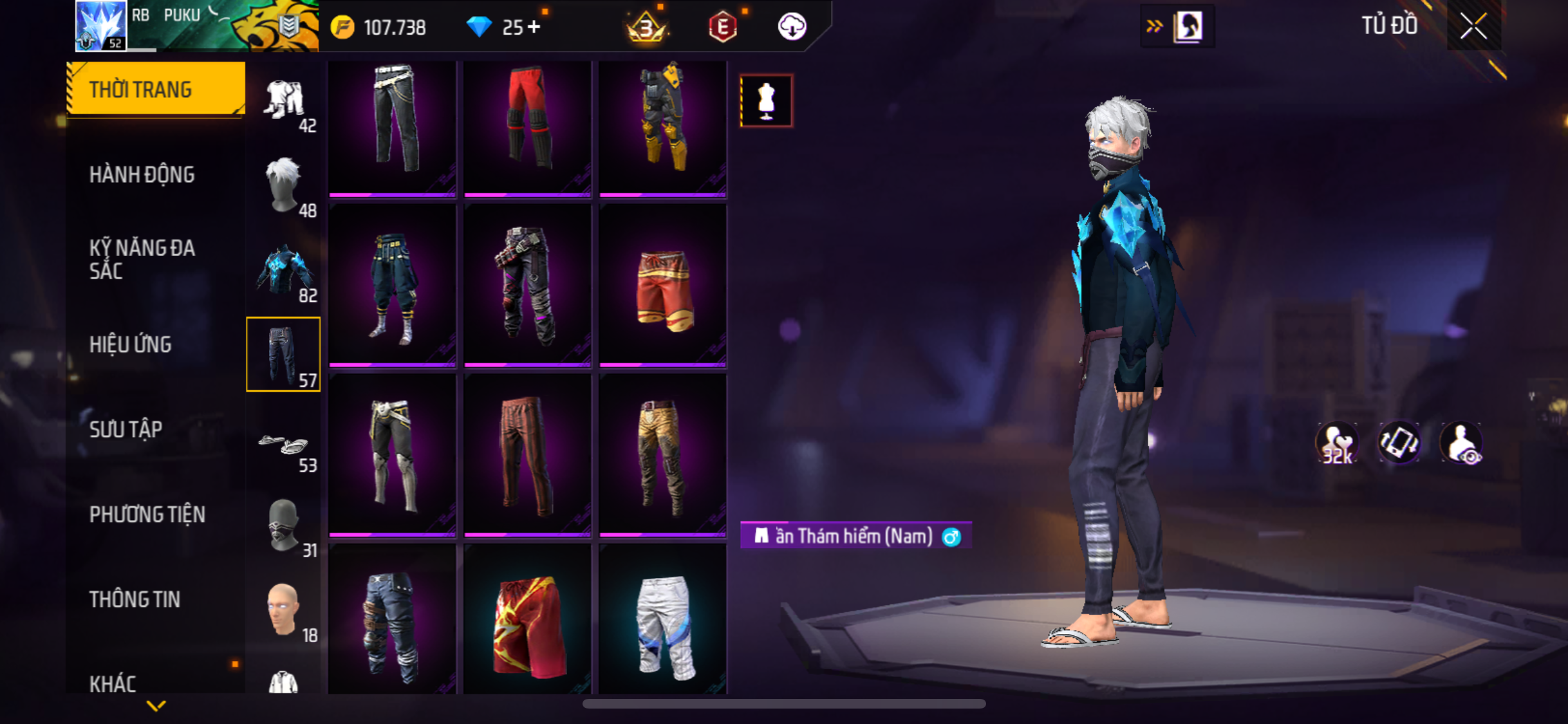Add diamonds using the plus button

pos(534,27)
